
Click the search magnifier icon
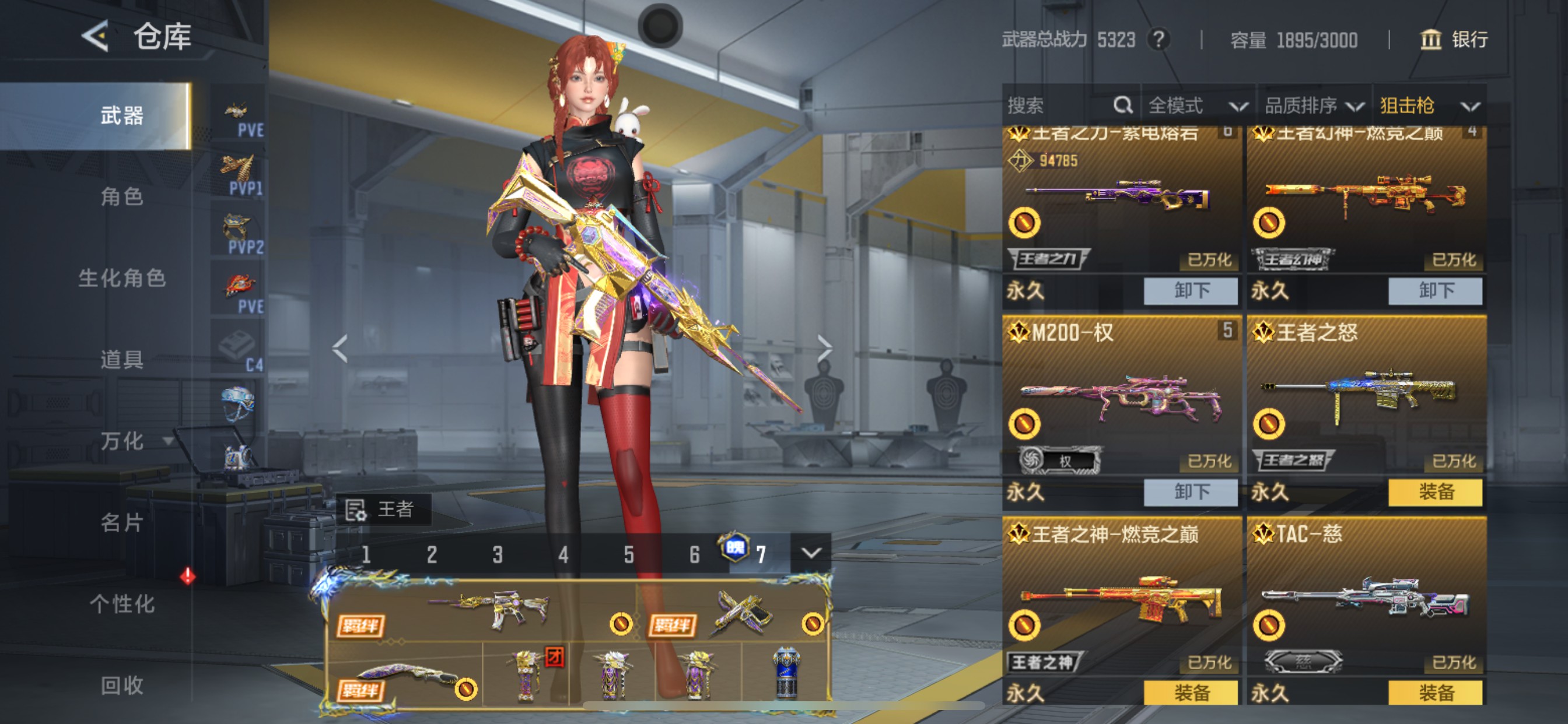1123,105
